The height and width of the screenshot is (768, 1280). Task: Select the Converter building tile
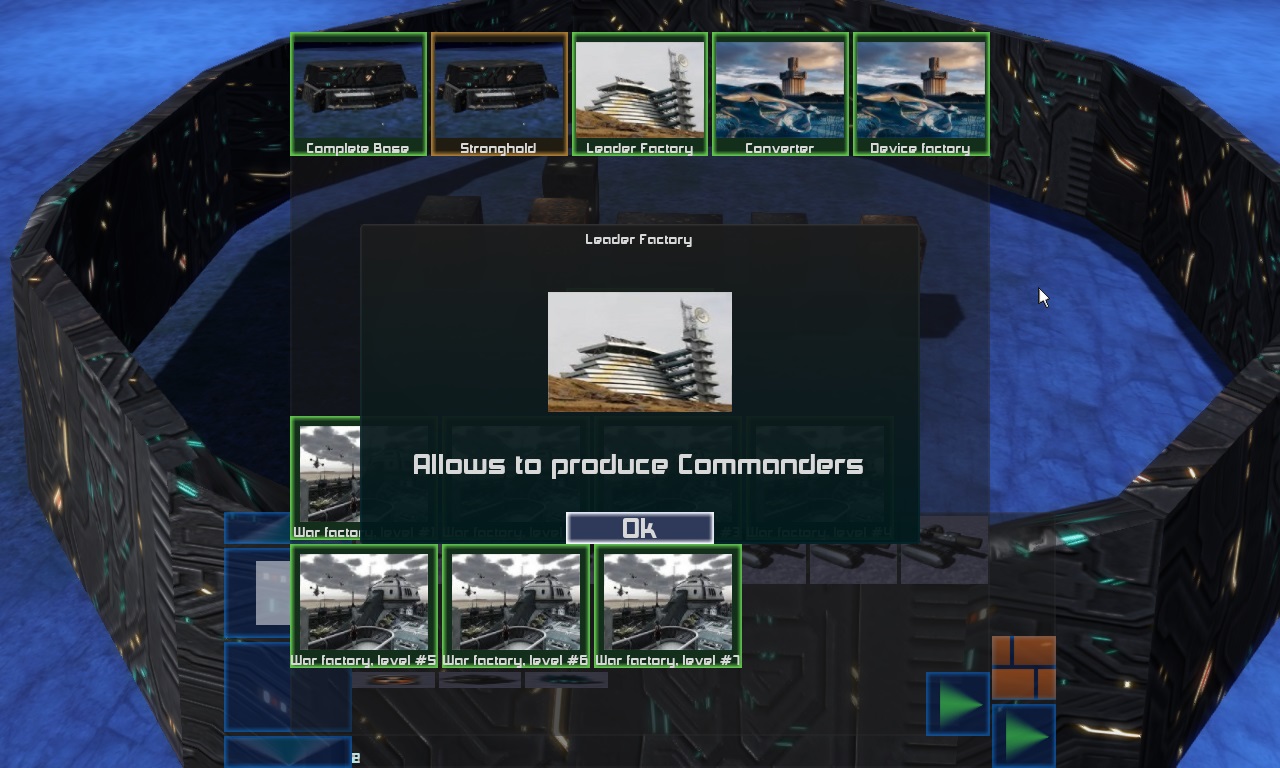[780, 94]
